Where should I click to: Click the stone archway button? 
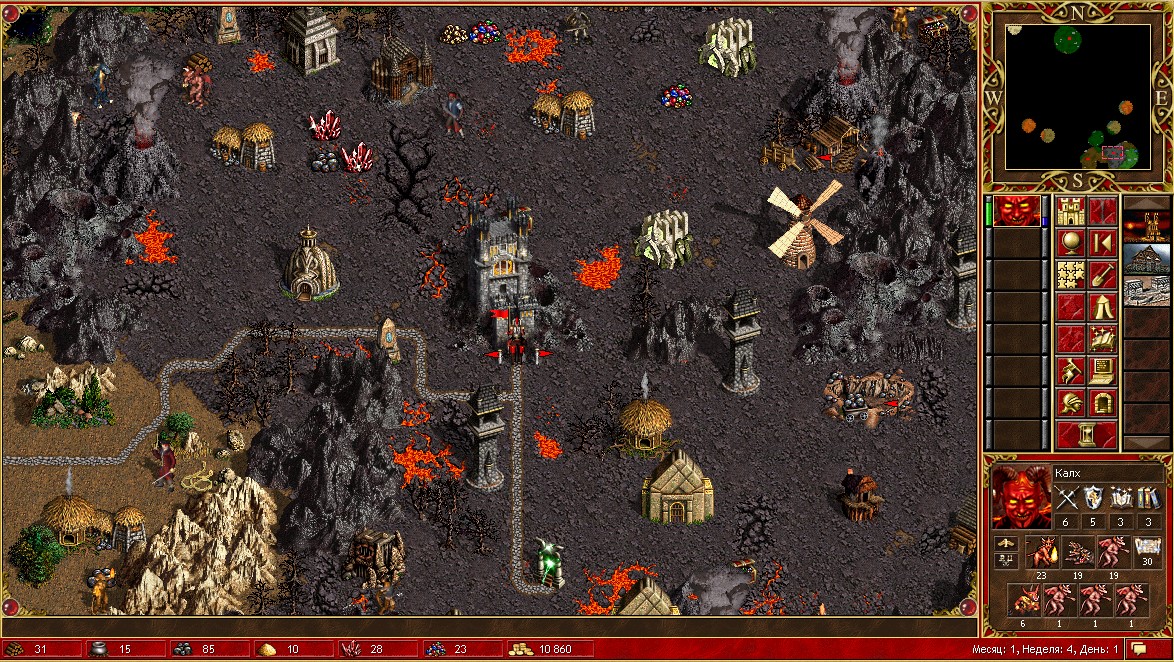click(1102, 402)
